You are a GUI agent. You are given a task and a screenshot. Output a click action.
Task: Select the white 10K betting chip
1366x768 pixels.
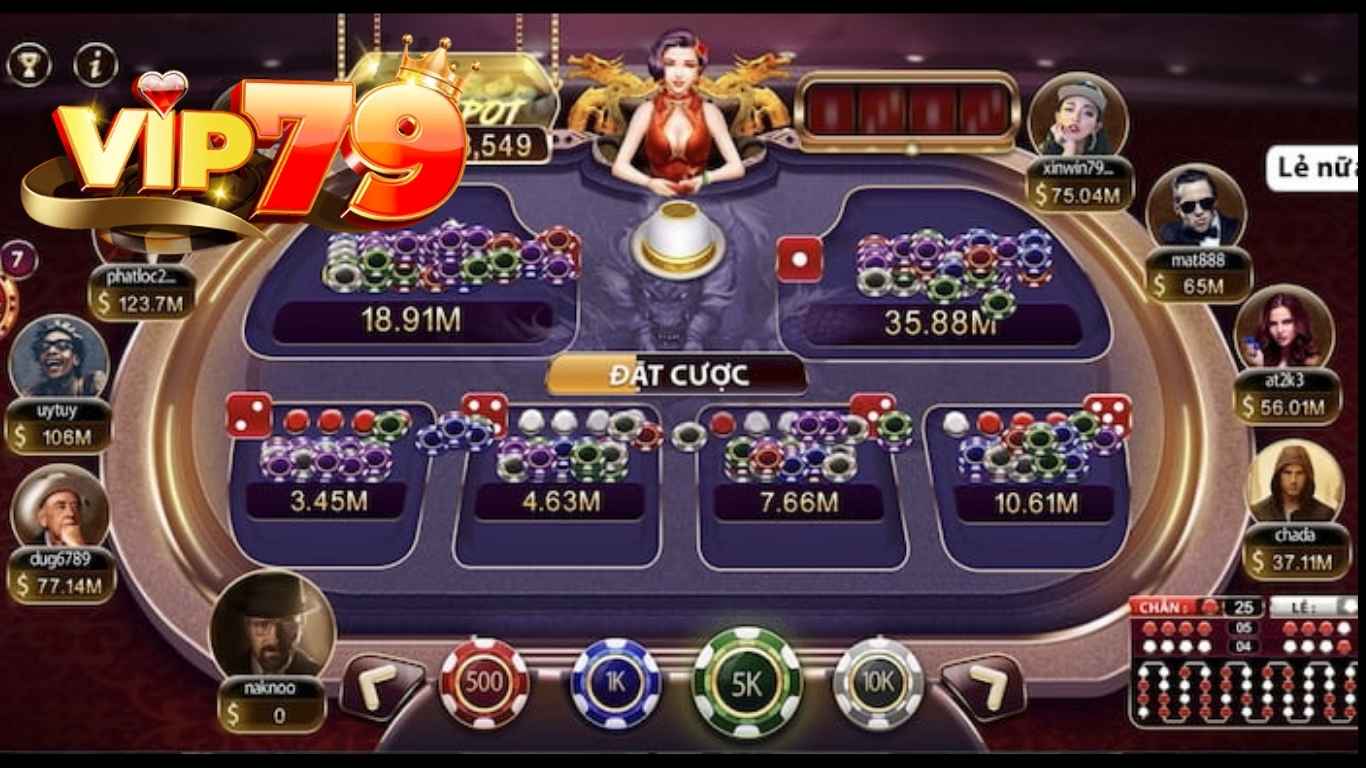(x=878, y=685)
